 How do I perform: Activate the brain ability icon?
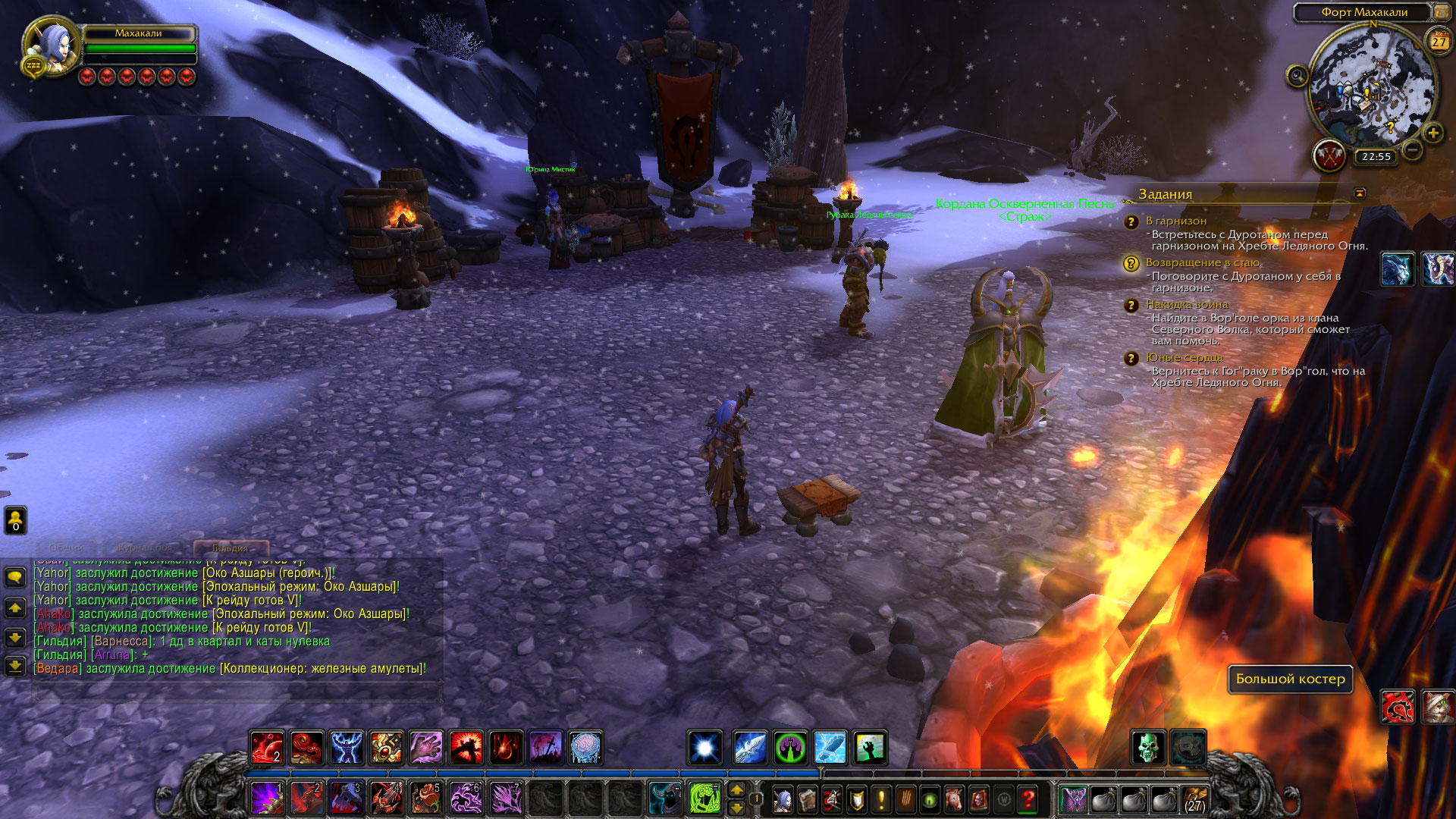click(585, 748)
